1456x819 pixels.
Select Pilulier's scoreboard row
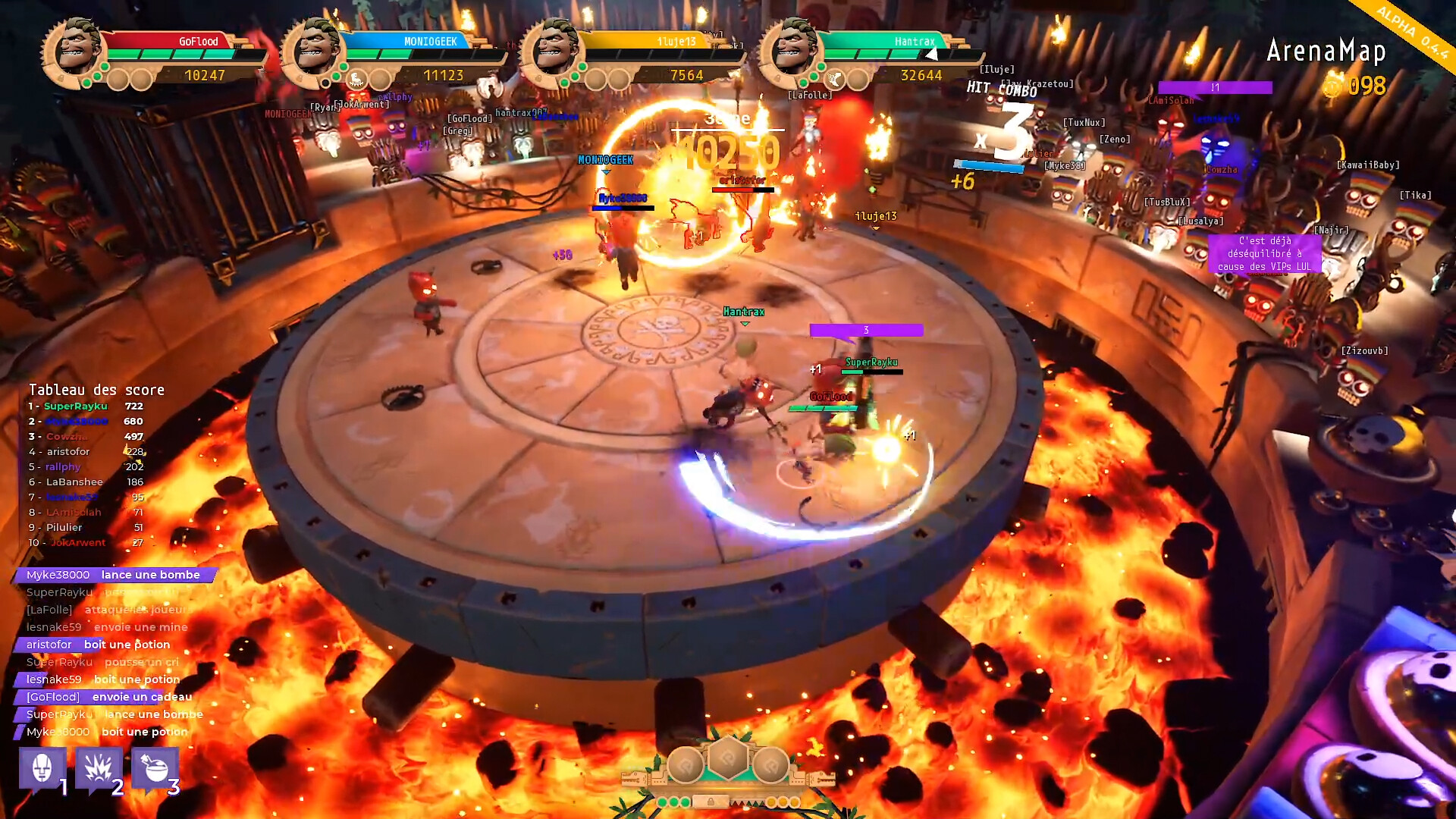[85, 528]
